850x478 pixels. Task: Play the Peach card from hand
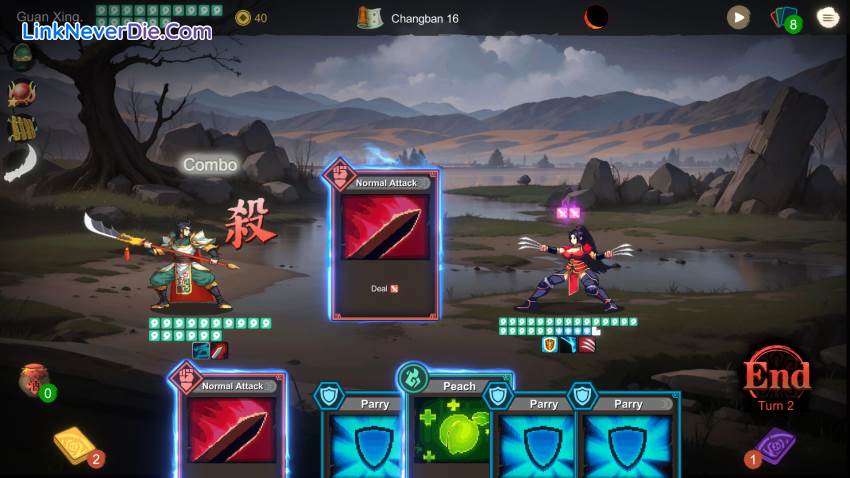tap(458, 425)
